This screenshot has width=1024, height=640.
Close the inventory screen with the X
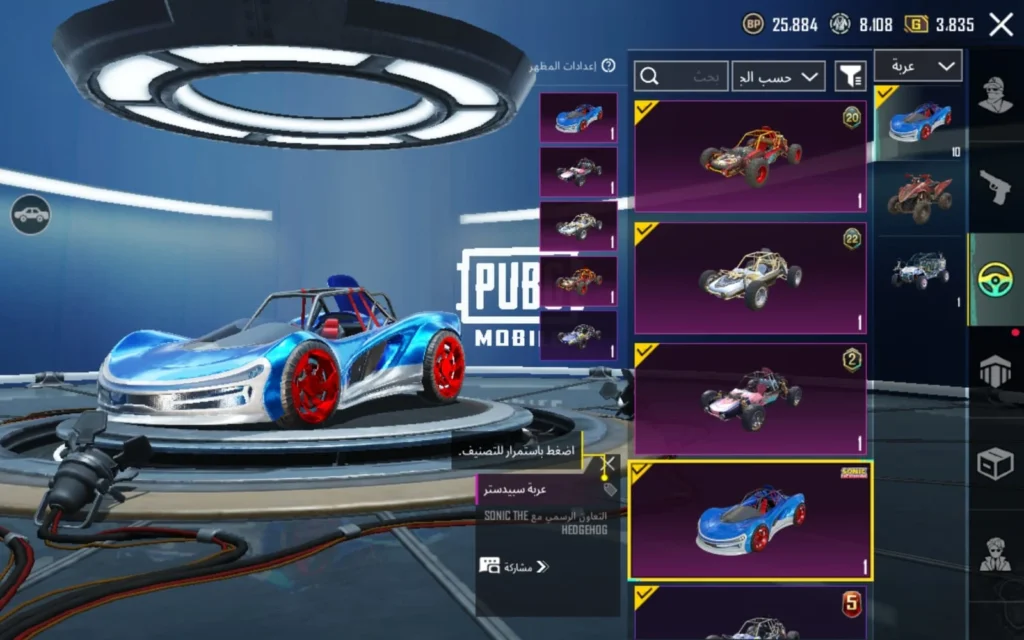coord(1001,25)
